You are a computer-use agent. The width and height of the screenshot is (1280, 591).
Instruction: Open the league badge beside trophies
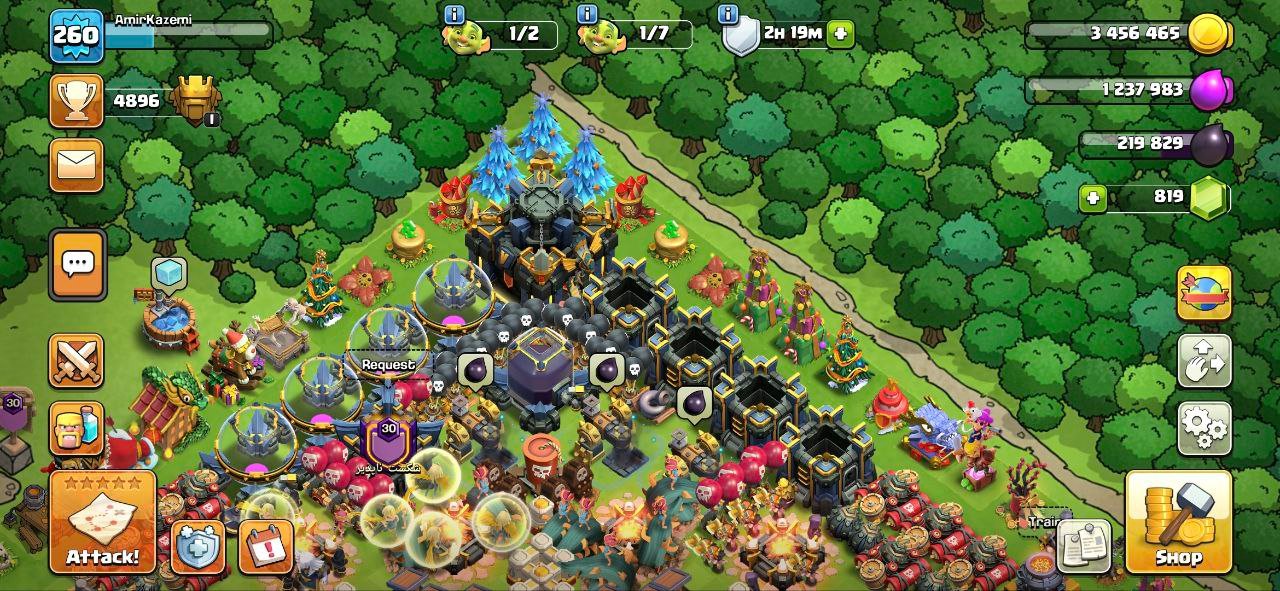tap(194, 101)
